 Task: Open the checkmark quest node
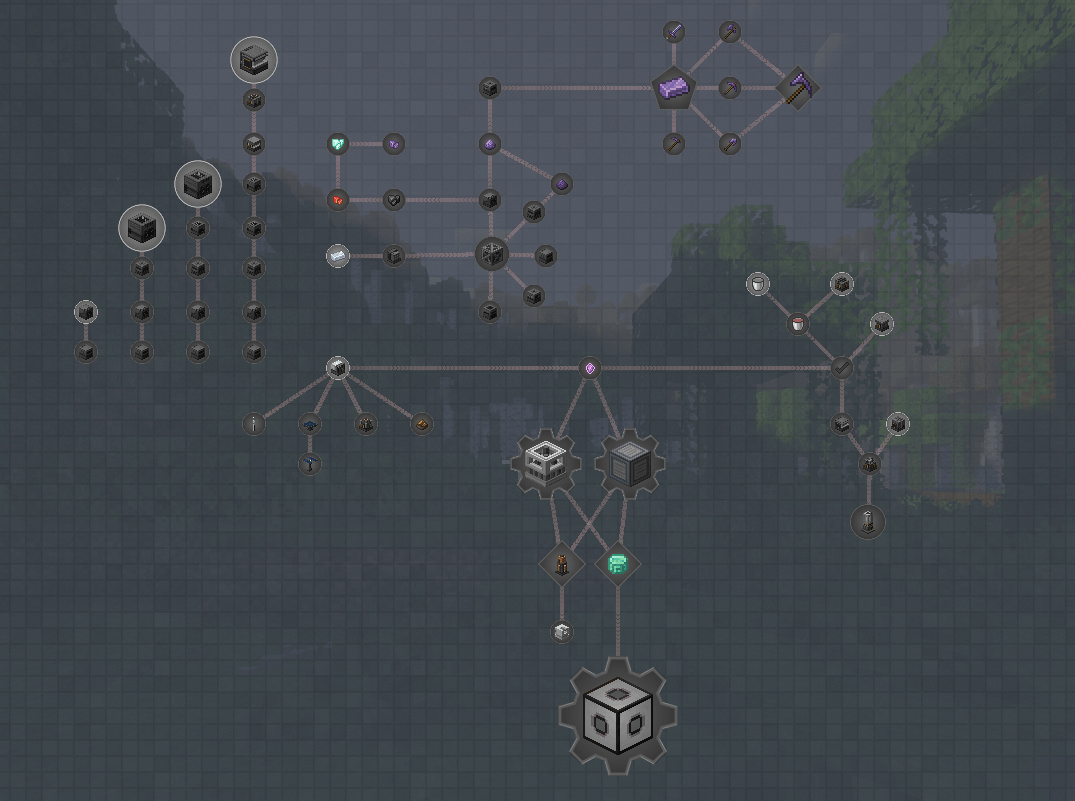842,369
